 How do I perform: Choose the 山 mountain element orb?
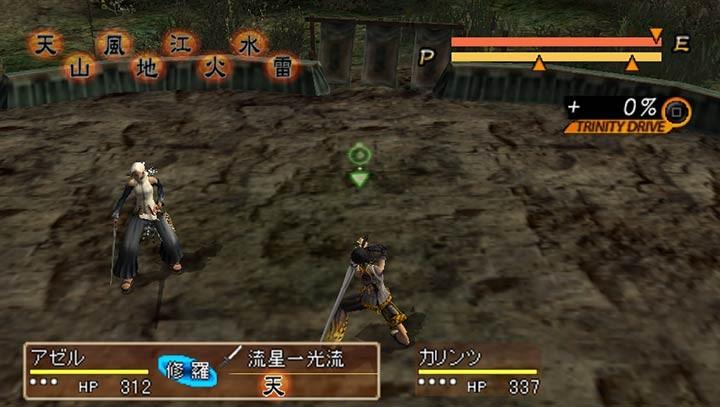coord(78,68)
